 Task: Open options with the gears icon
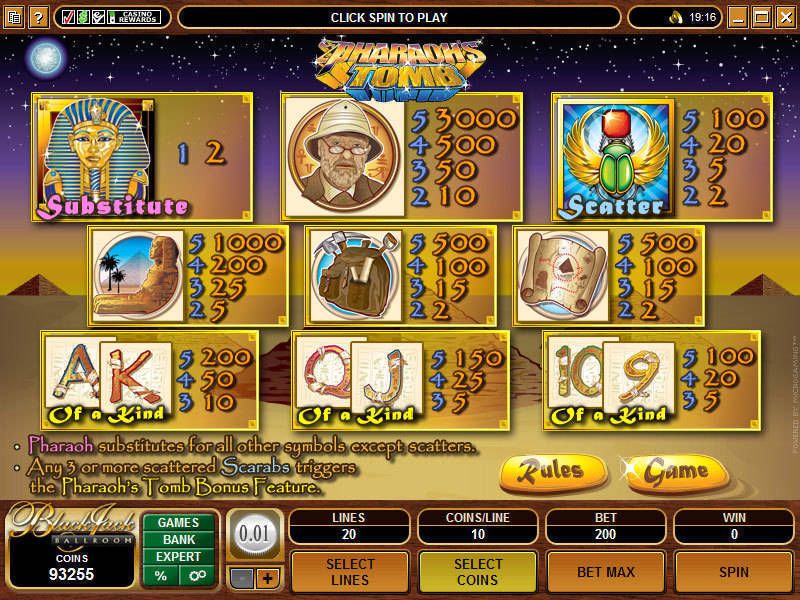[196, 576]
